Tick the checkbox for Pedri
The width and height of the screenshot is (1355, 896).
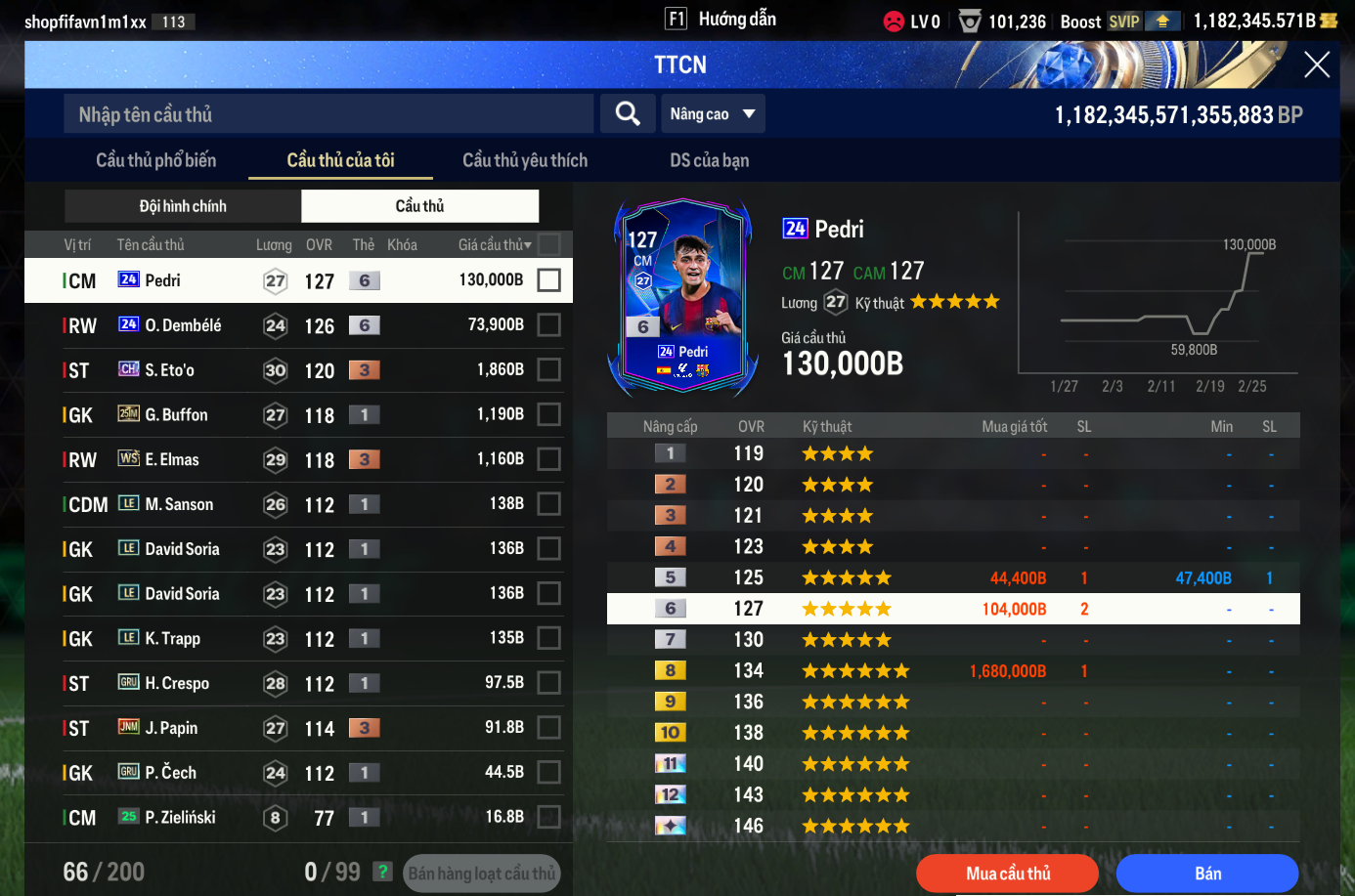pyautogui.click(x=549, y=280)
